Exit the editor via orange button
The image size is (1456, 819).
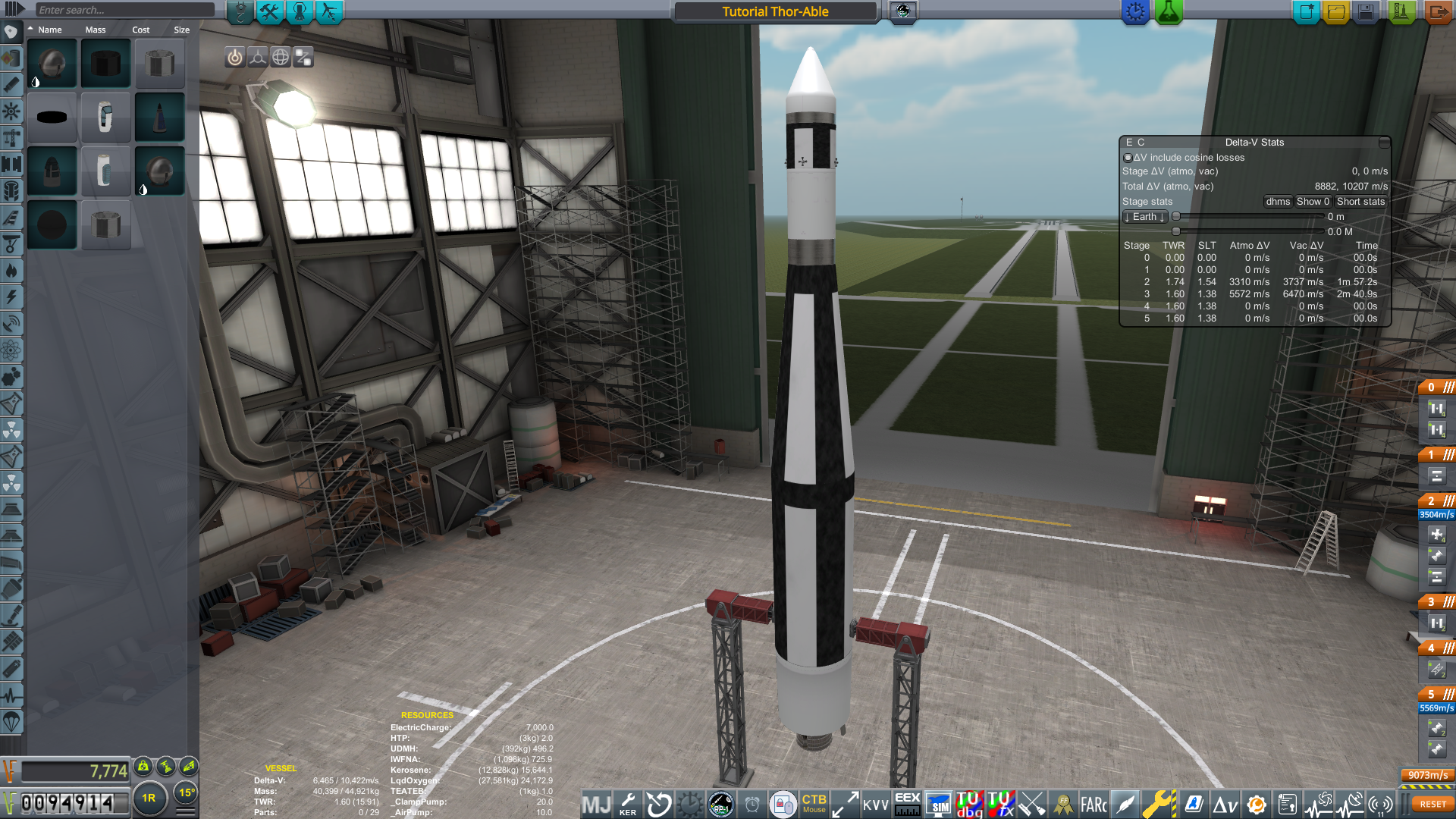(1437, 11)
